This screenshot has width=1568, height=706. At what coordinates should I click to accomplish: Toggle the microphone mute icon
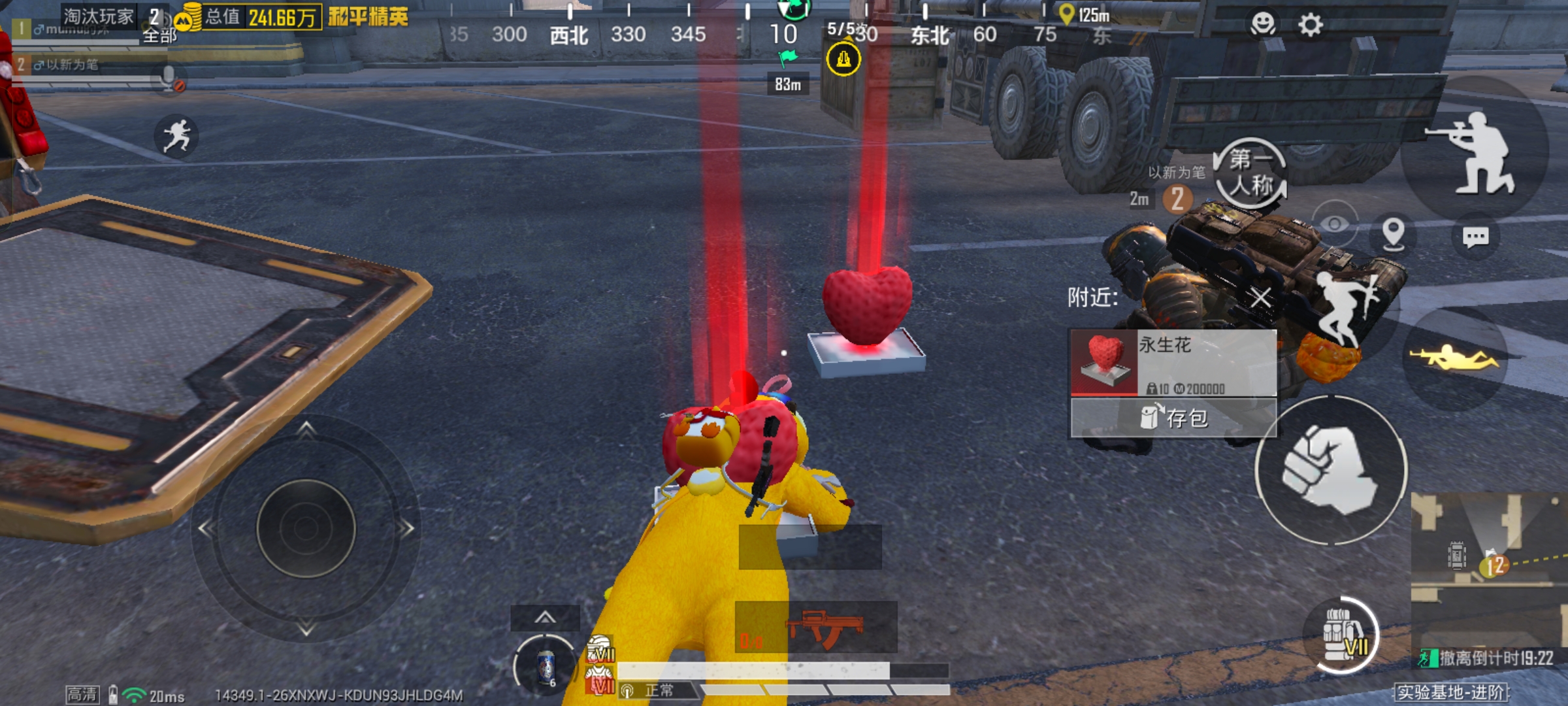[x=170, y=78]
